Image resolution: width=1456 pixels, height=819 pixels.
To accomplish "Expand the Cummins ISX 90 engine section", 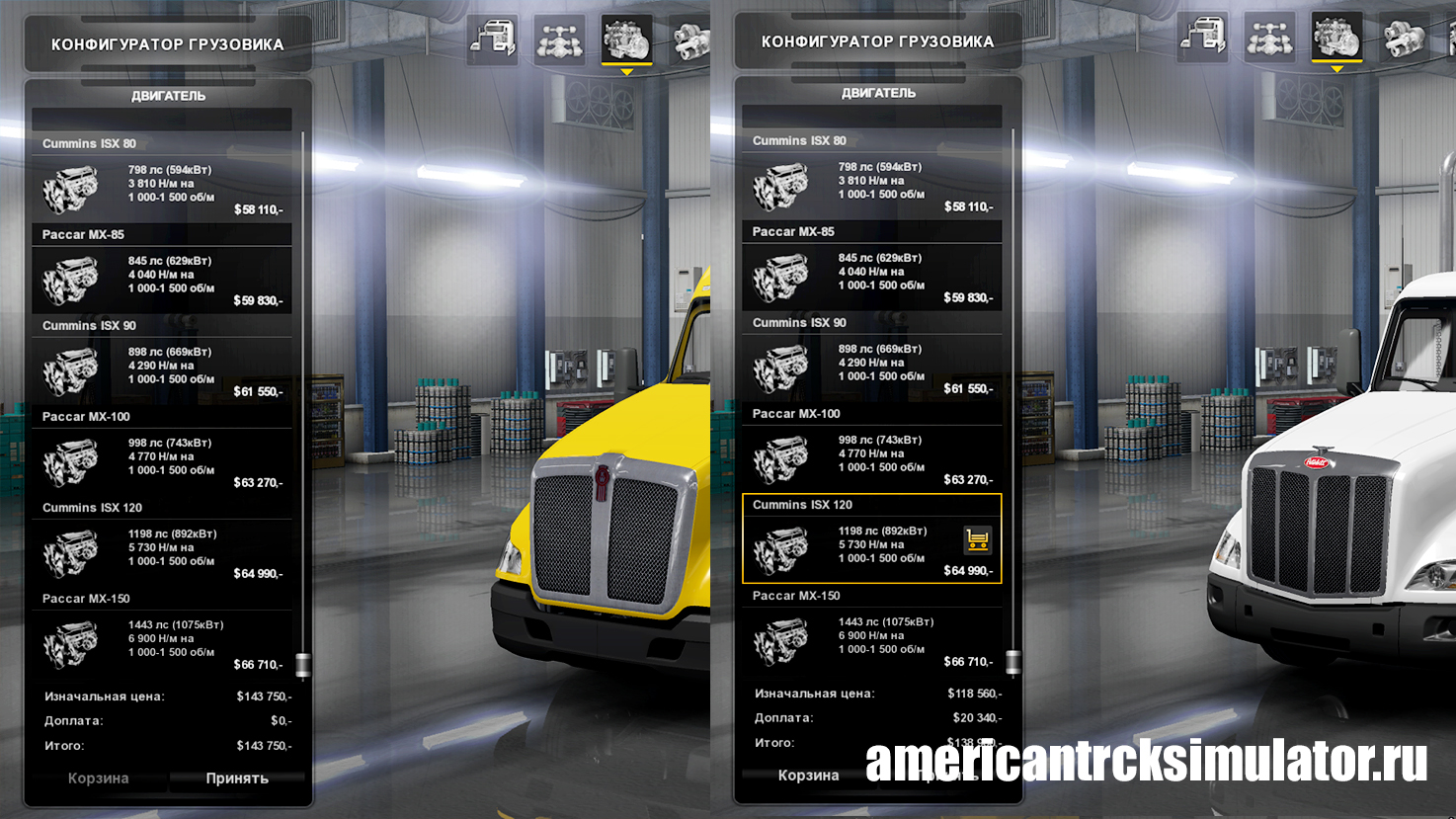I will tap(161, 325).
